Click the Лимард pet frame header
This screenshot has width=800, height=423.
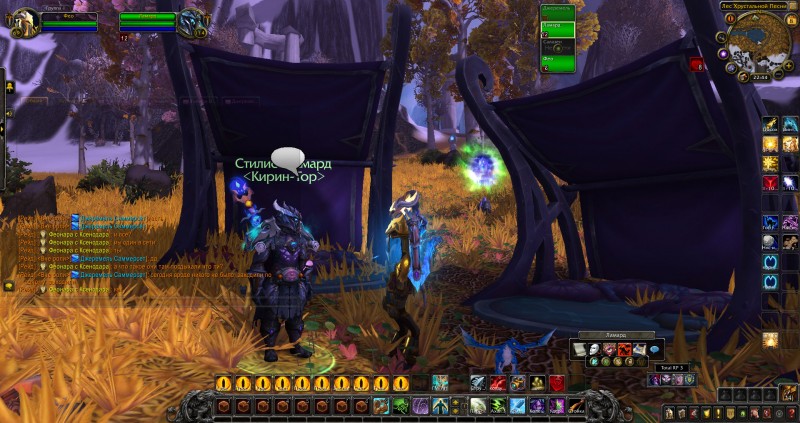point(613,334)
